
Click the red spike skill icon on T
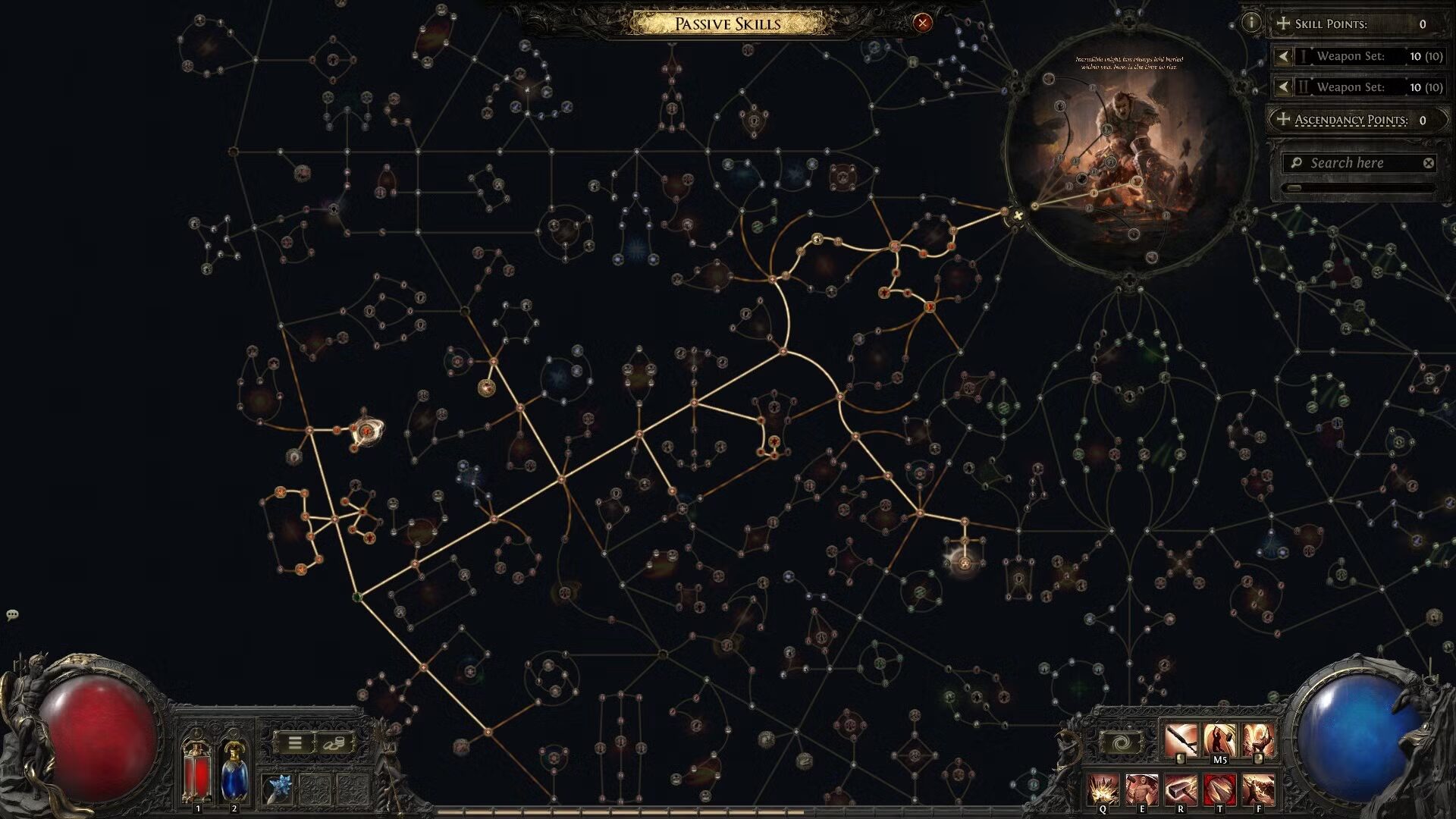[x=1221, y=787]
